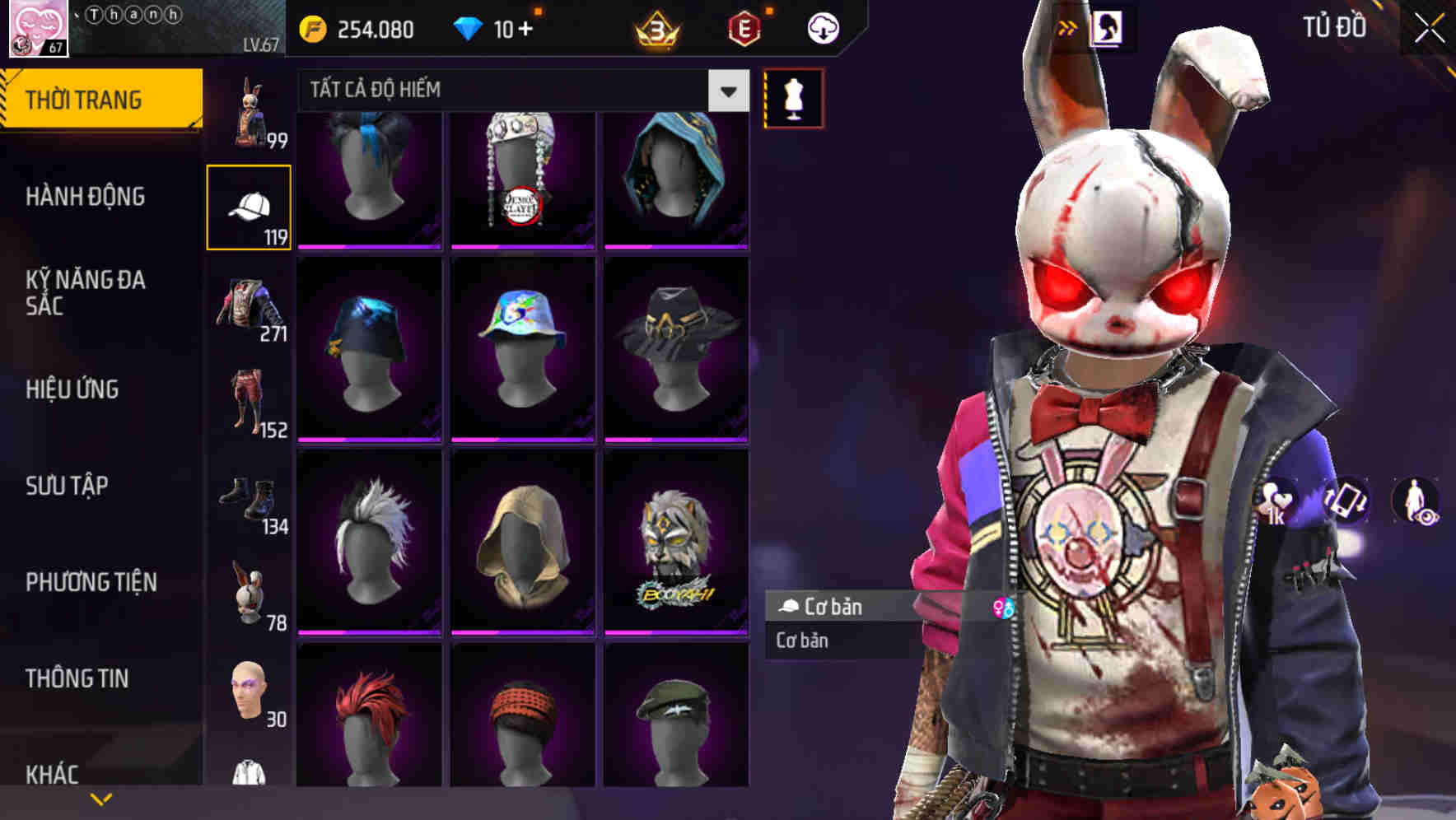Click the dropdown arrow beside rarity filter
Image resolution: width=1456 pixels, height=820 pixels.
[728, 91]
